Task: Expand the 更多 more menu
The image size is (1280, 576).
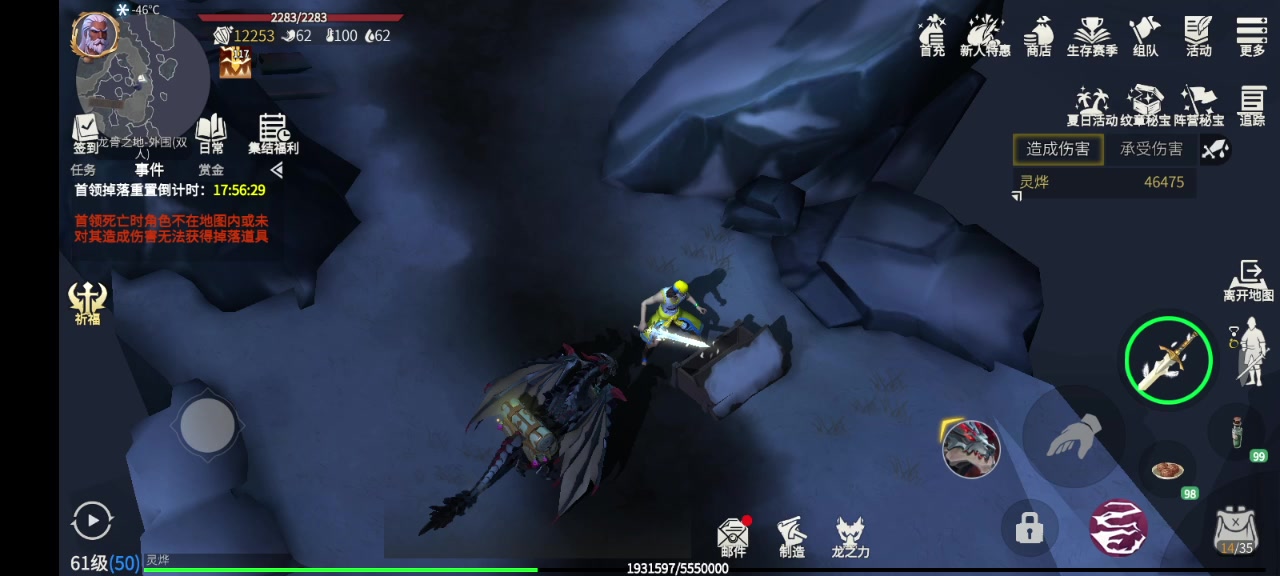Action: pos(1252,35)
